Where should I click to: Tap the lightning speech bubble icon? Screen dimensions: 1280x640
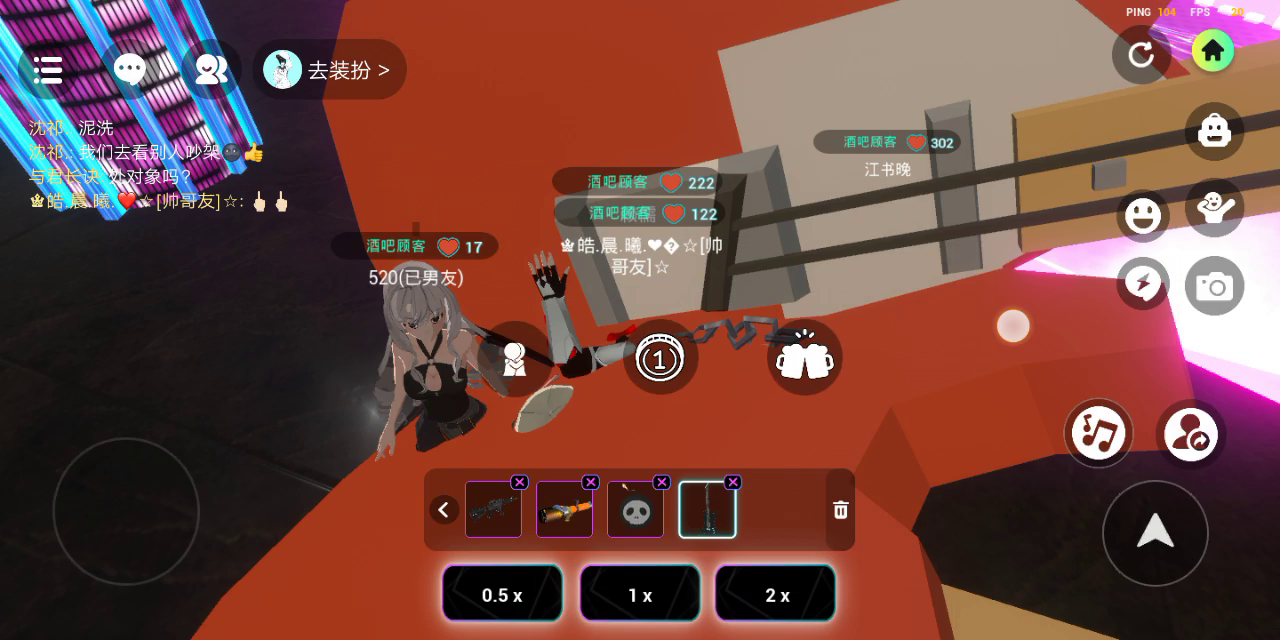pos(1143,284)
